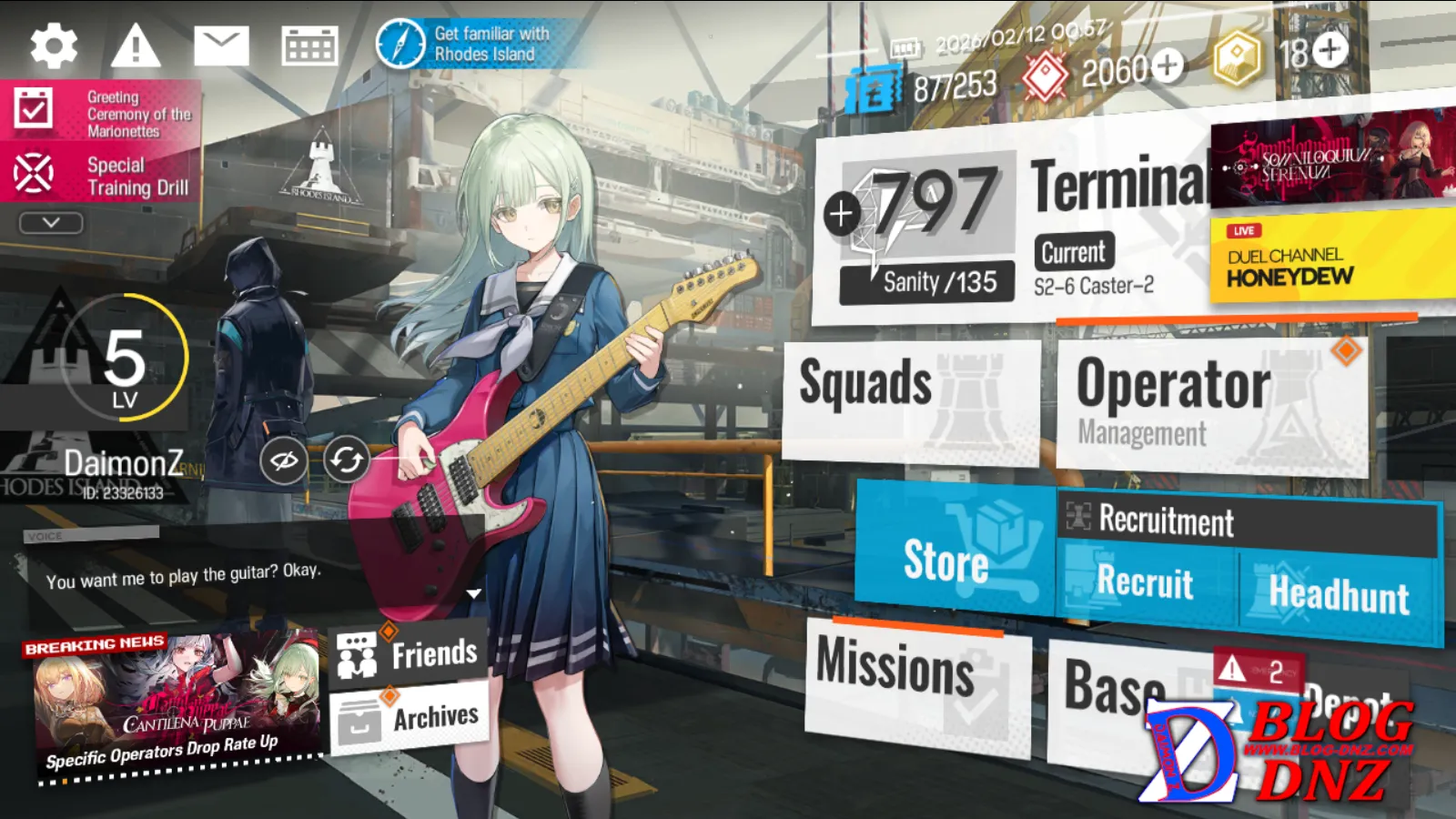Image resolution: width=1456 pixels, height=819 pixels.
Task: Select the Headhunt button
Action: [x=1340, y=595]
